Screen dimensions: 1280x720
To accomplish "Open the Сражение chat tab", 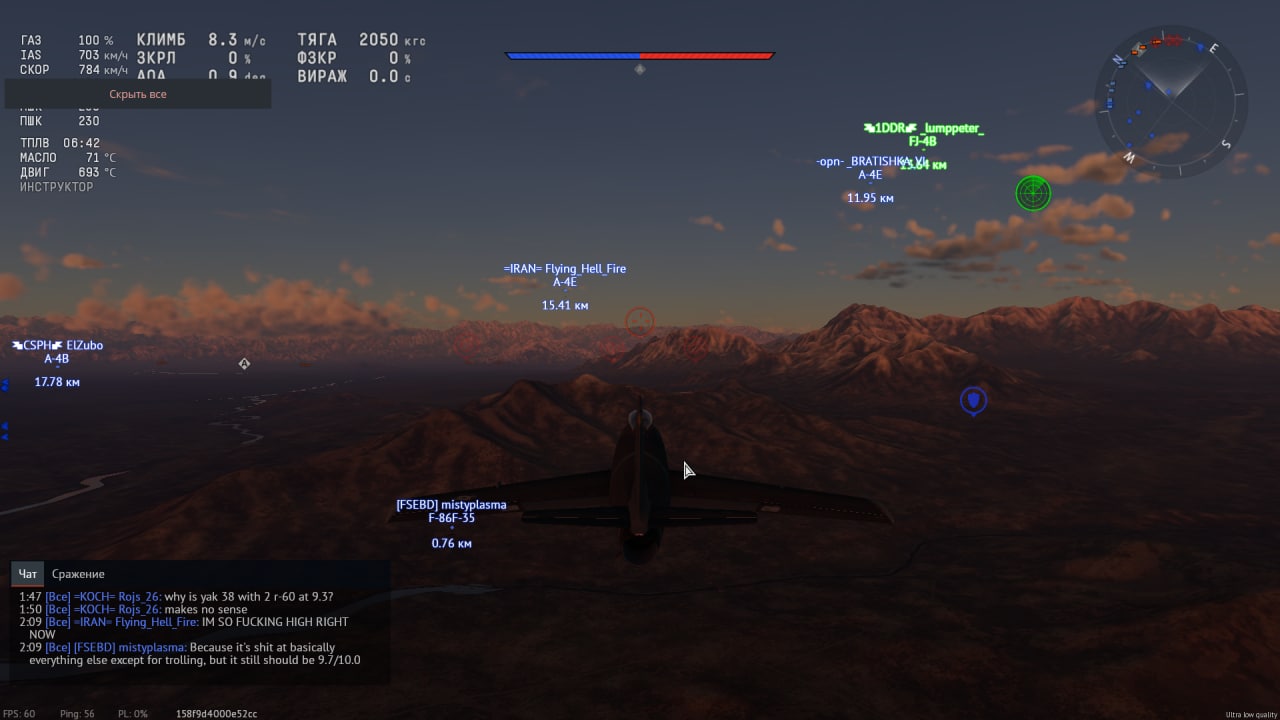I will click(x=78, y=574).
